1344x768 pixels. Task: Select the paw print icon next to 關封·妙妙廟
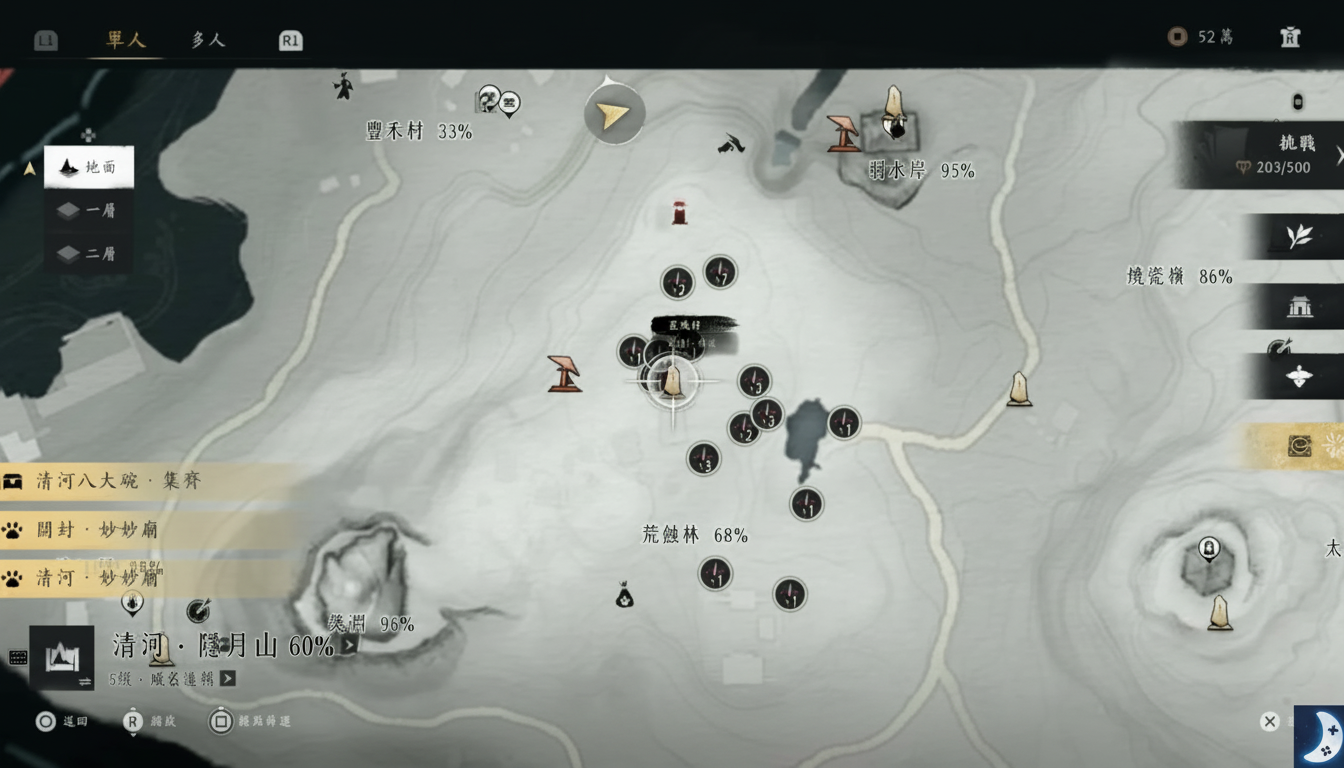[x=14, y=531]
